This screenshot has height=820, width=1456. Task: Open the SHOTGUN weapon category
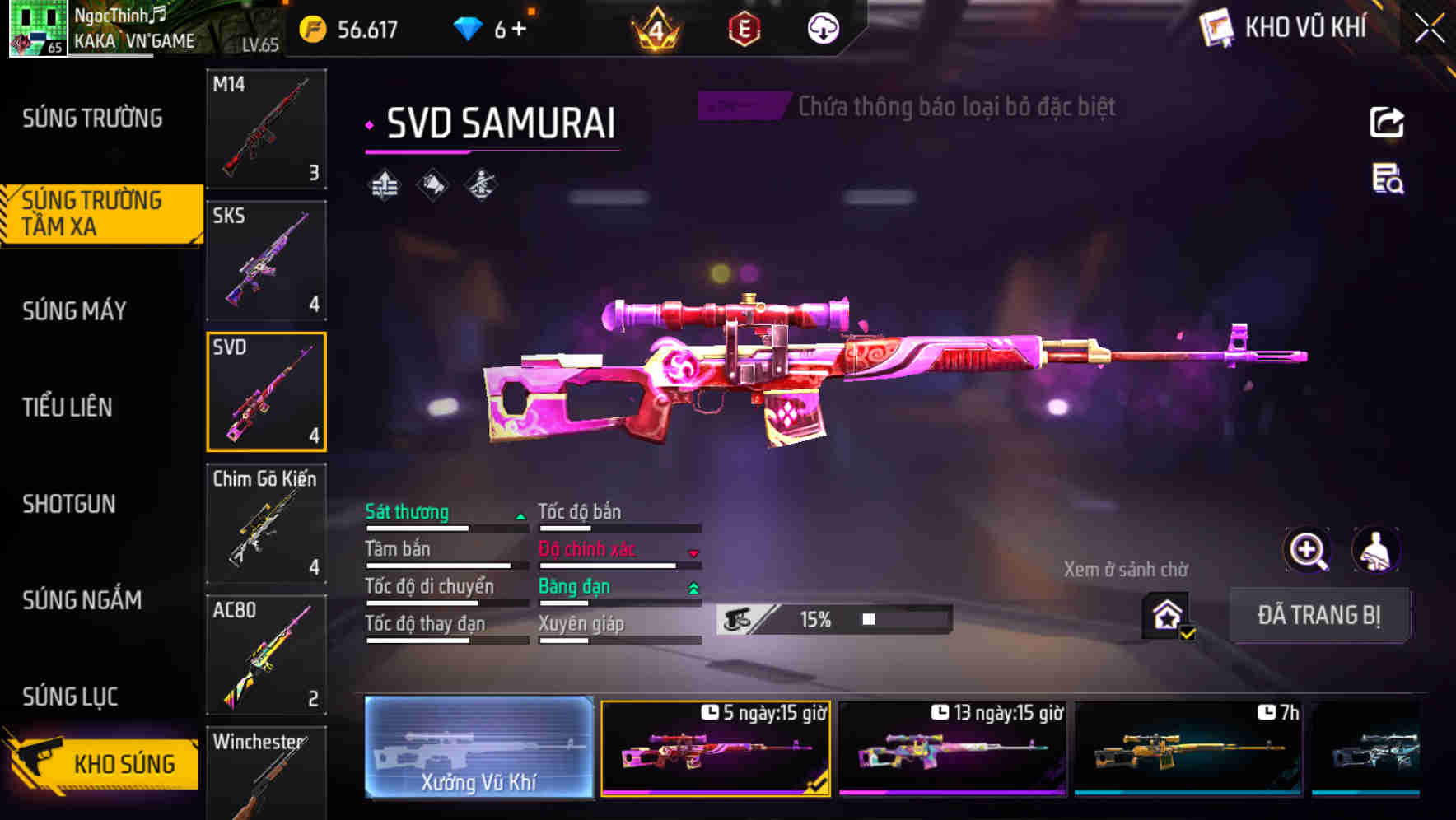[x=69, y=504]
